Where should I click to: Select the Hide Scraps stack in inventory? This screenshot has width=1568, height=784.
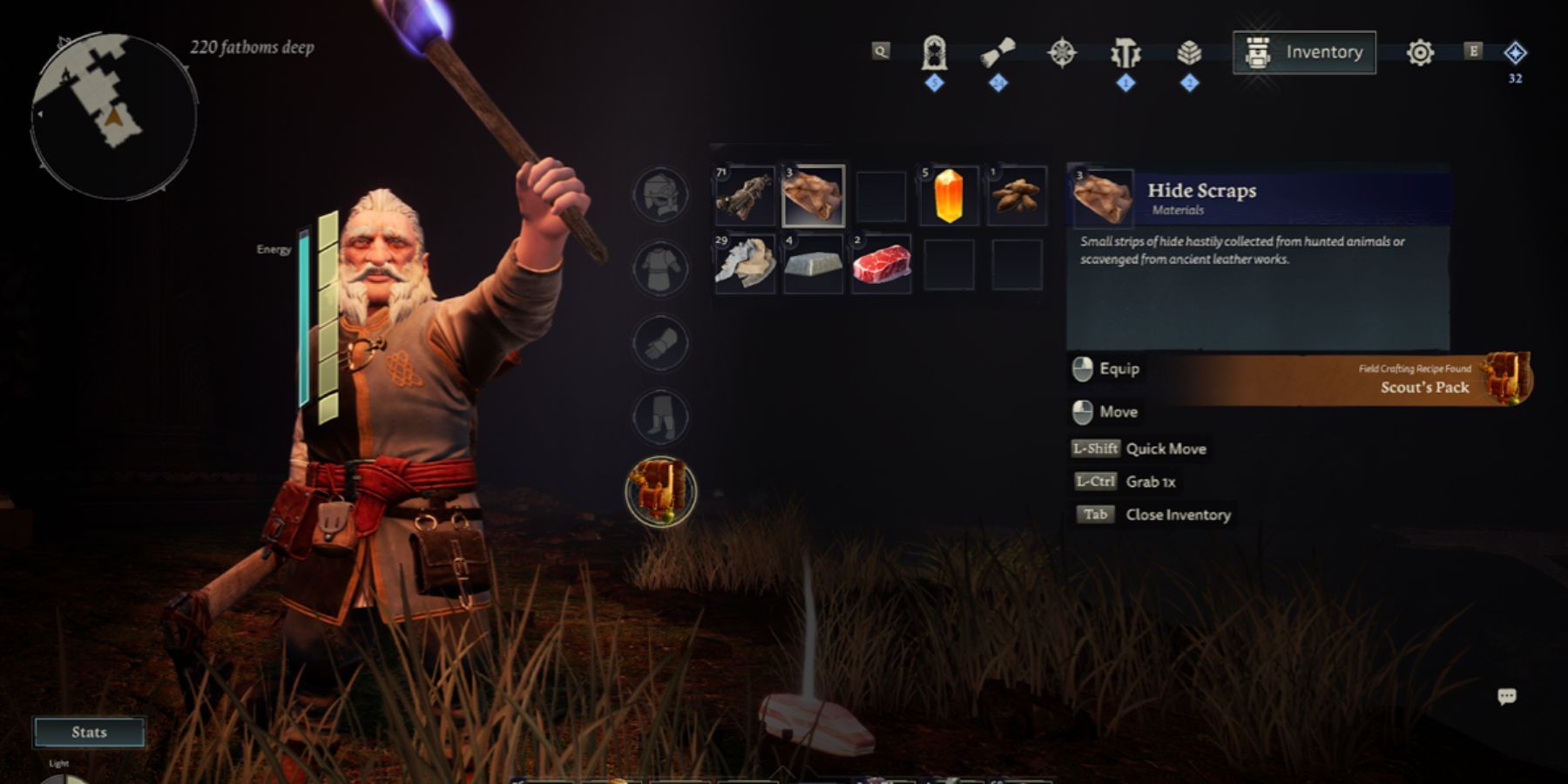(810, 196)
